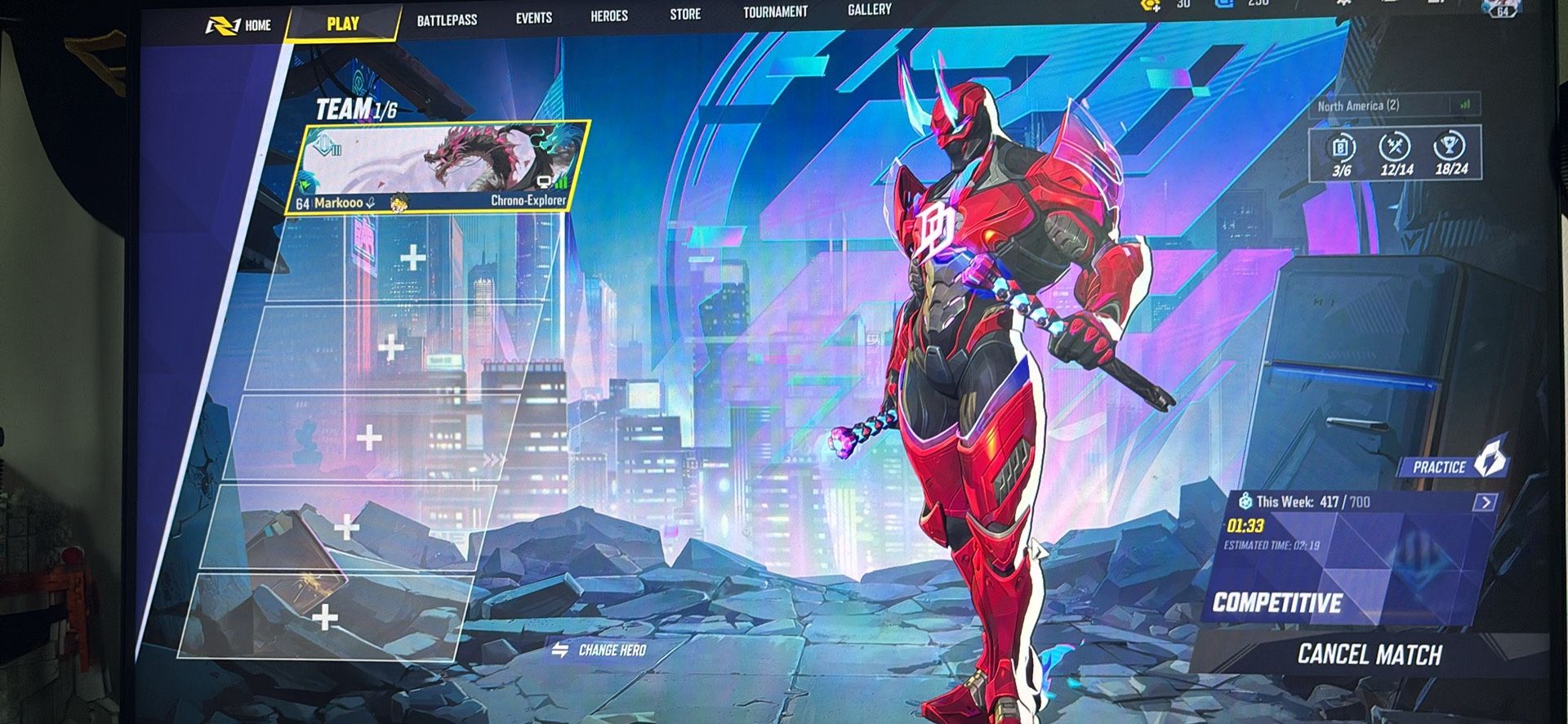Screen dimensions: 1568x724
Task: Show the Heroes tab
Action: tap(609, 16)
